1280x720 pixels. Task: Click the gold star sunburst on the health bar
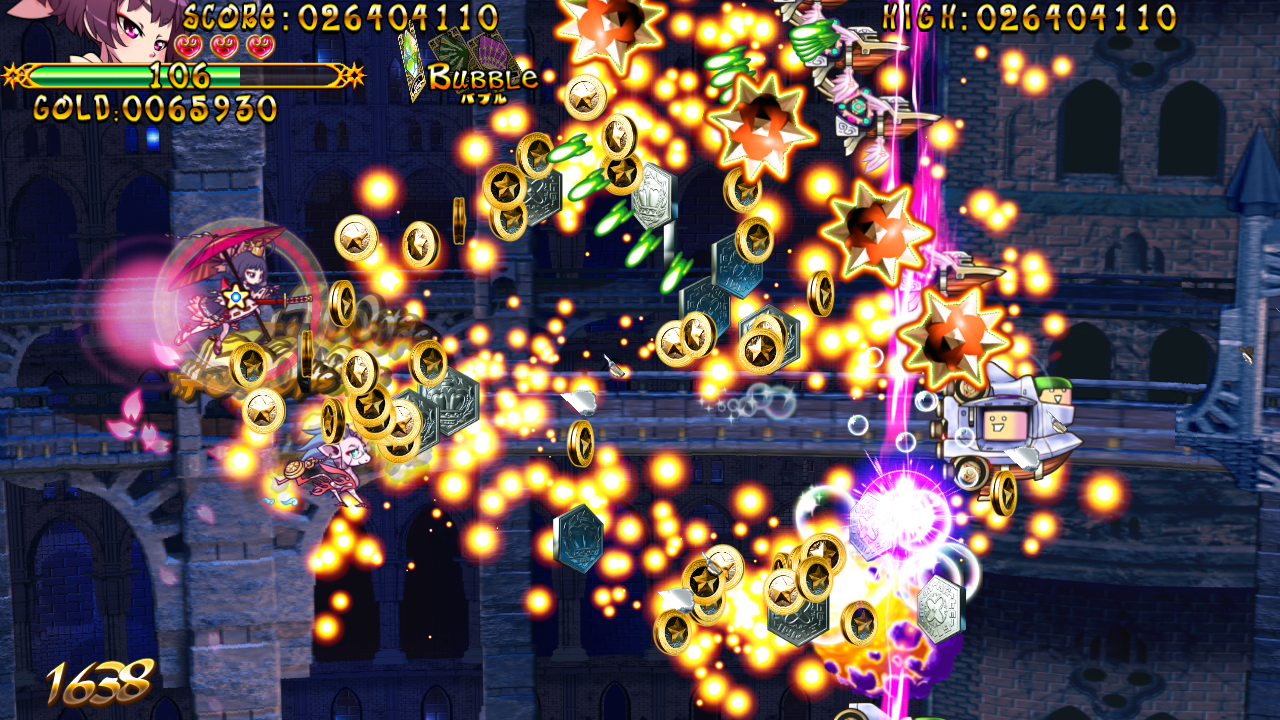(354, 76)
